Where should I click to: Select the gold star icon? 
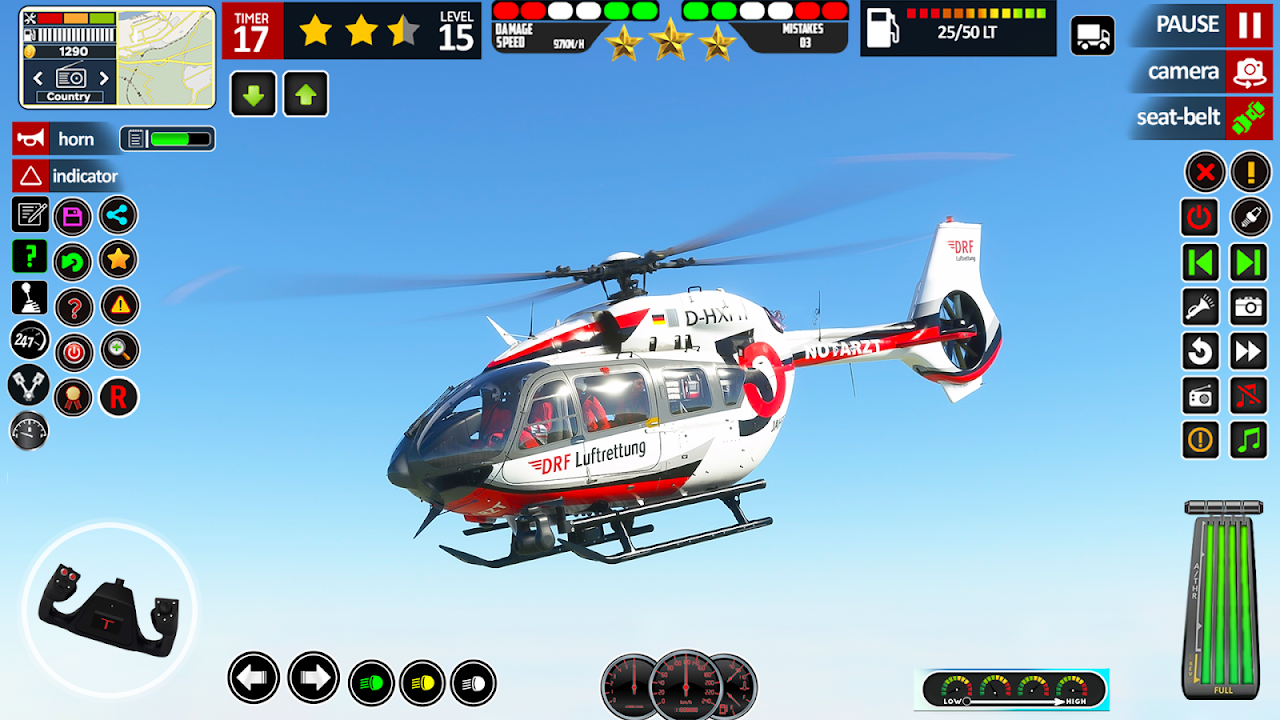coord(119,261)
